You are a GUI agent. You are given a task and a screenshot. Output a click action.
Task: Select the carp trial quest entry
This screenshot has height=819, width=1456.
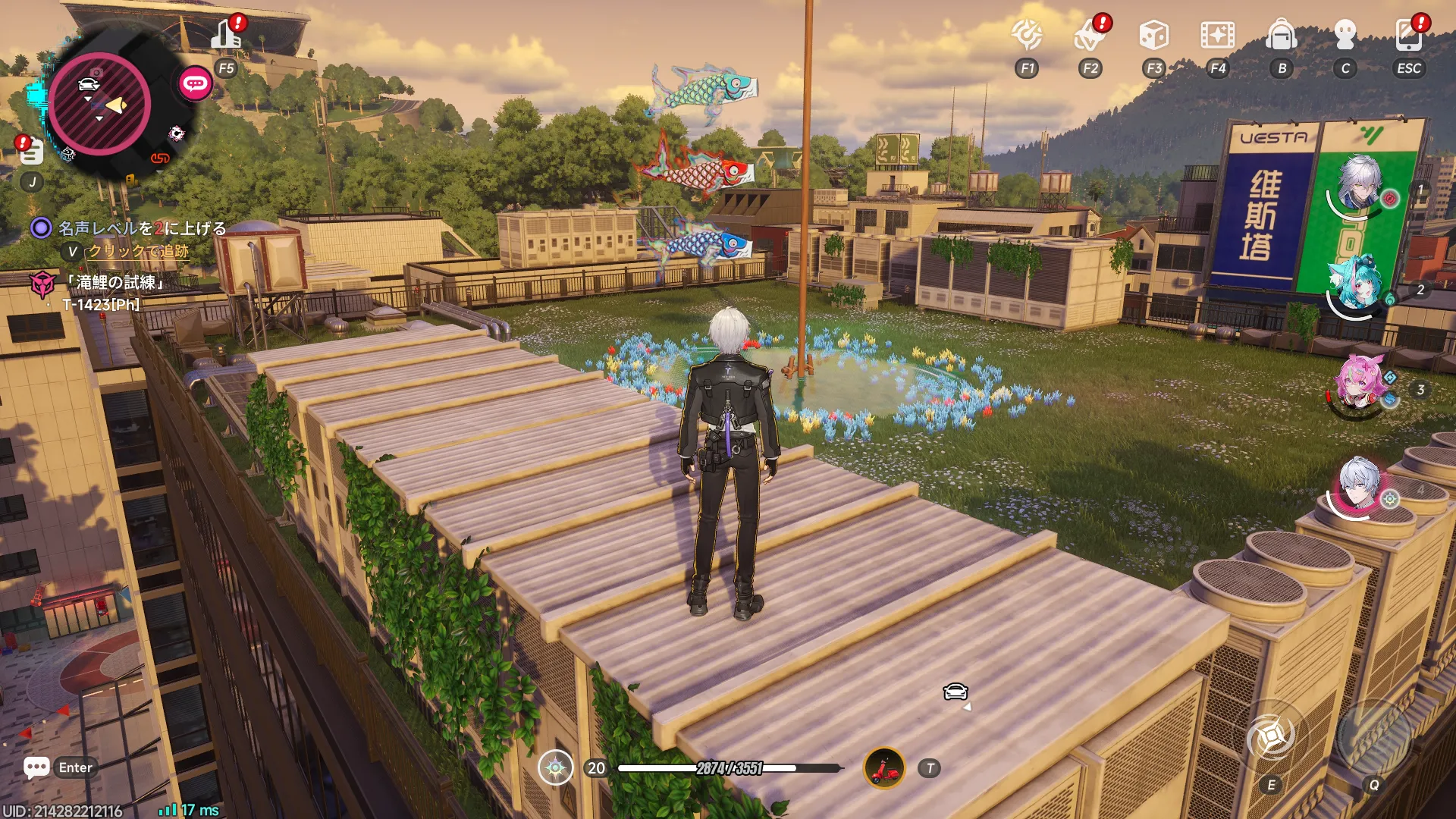114,283
